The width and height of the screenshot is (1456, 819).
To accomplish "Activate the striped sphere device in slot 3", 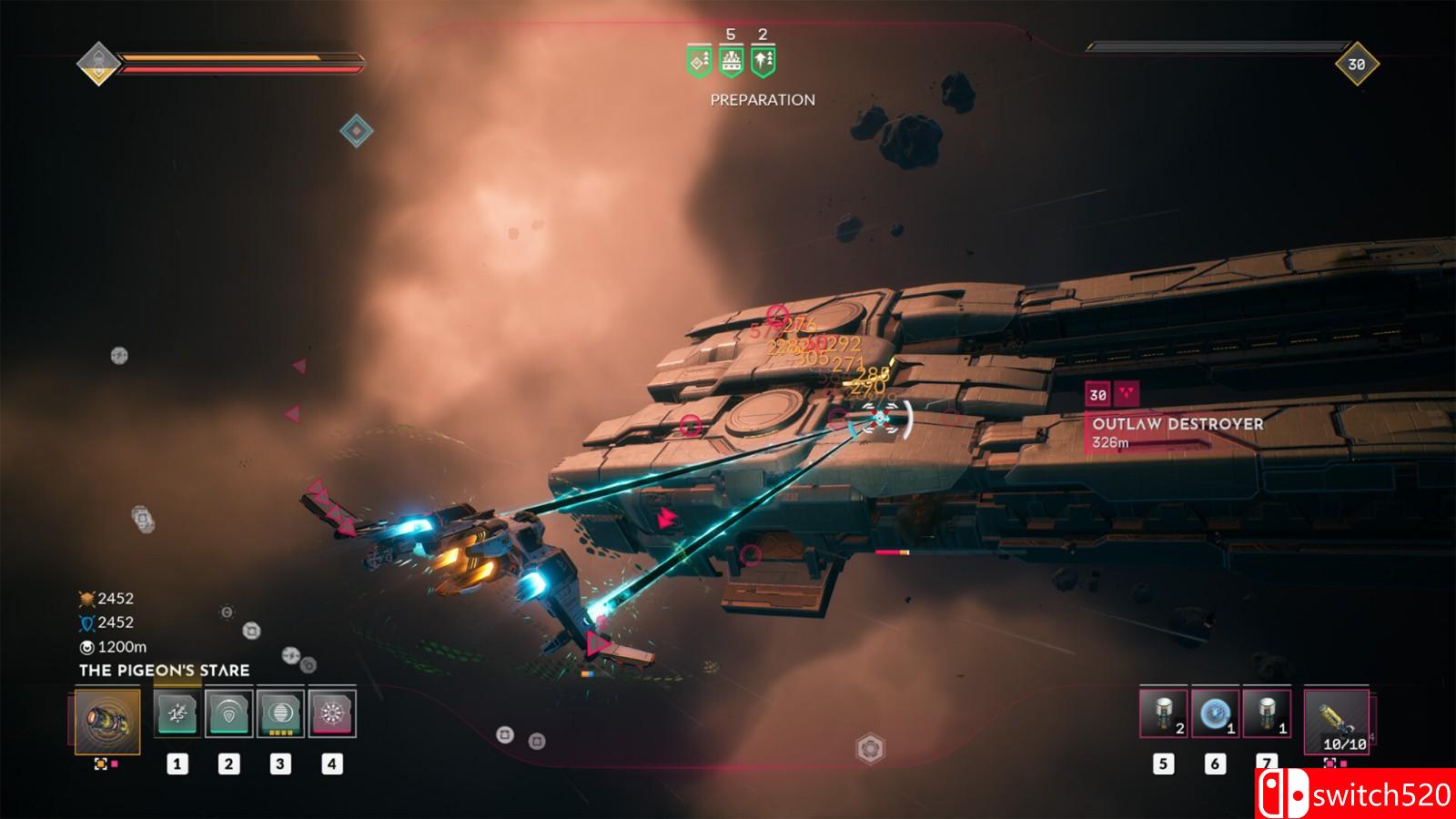I will pyautogui.click(x=280, y=713).
